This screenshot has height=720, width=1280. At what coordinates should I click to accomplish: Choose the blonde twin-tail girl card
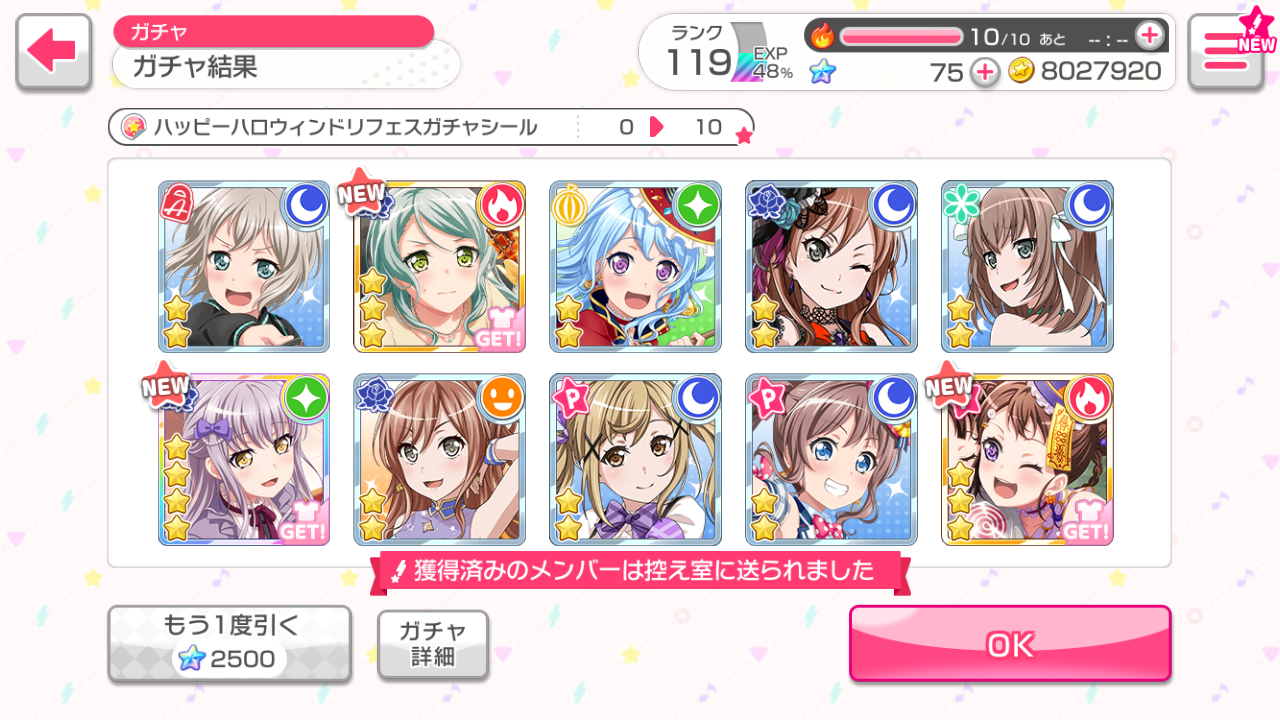pyautogui.click(x=635, y=459)
